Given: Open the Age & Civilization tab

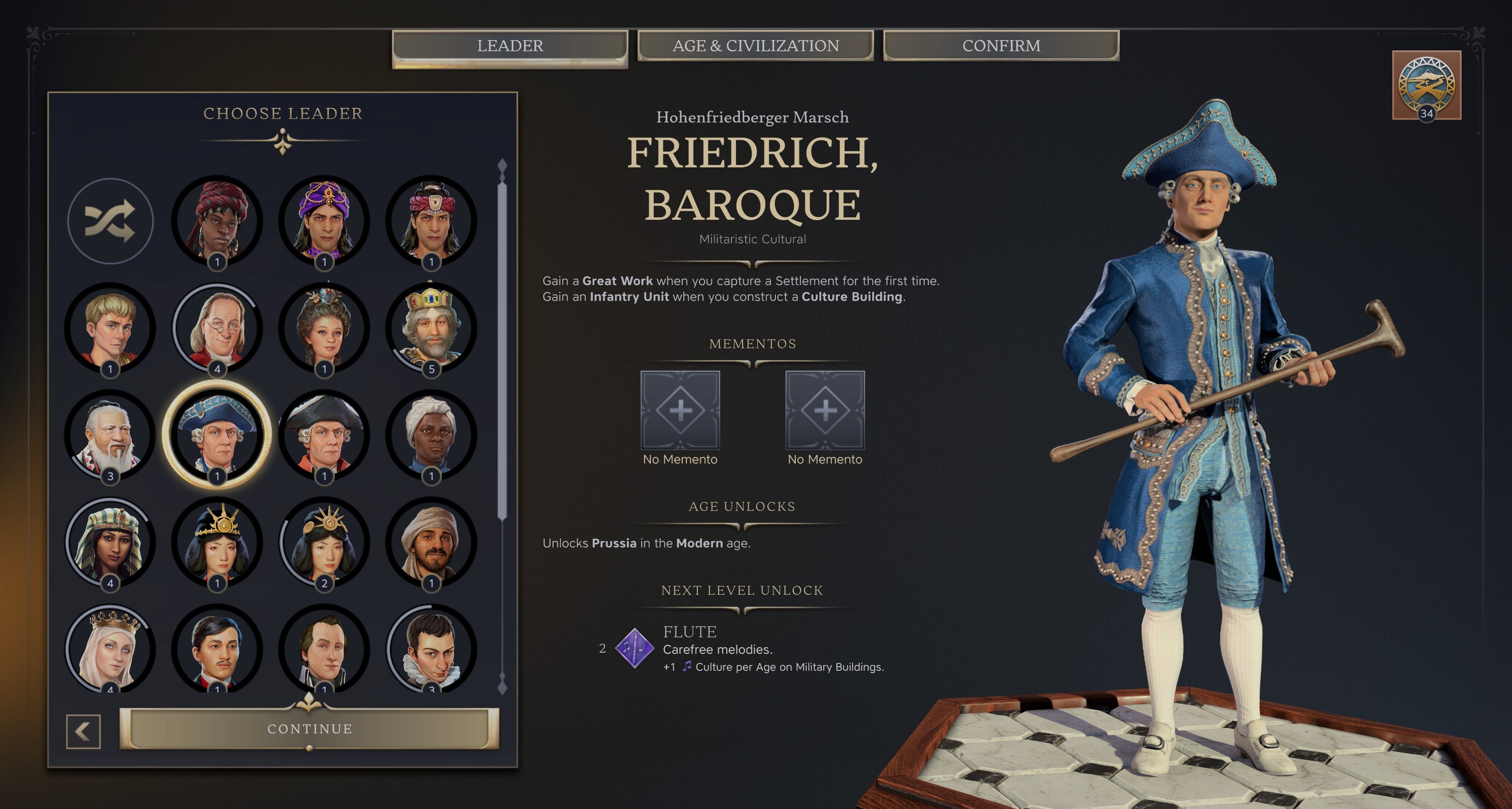Looking at the screenshot, I should click(x=756, y=46).
